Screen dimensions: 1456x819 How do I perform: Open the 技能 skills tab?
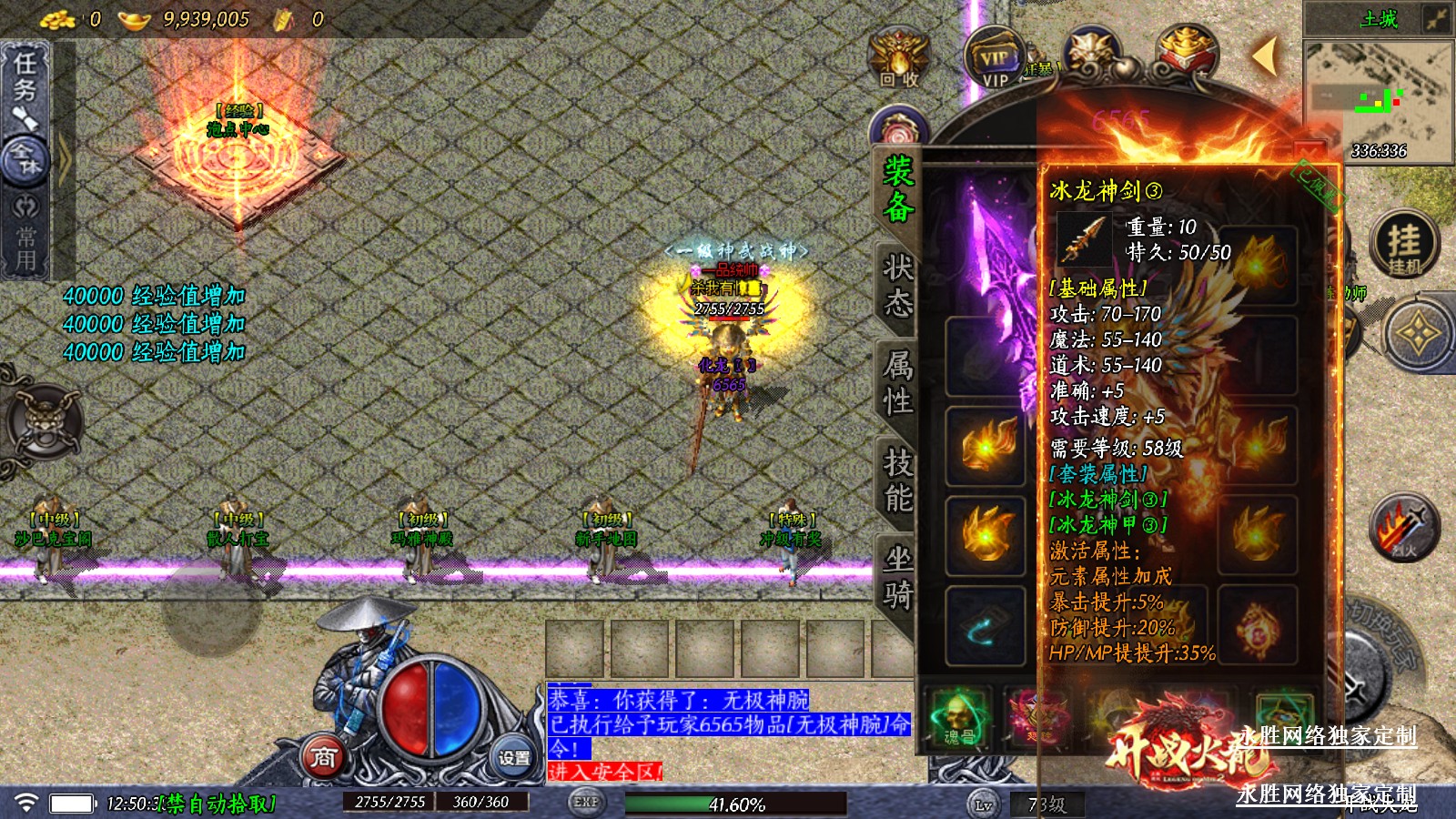[x=897, y=480]
